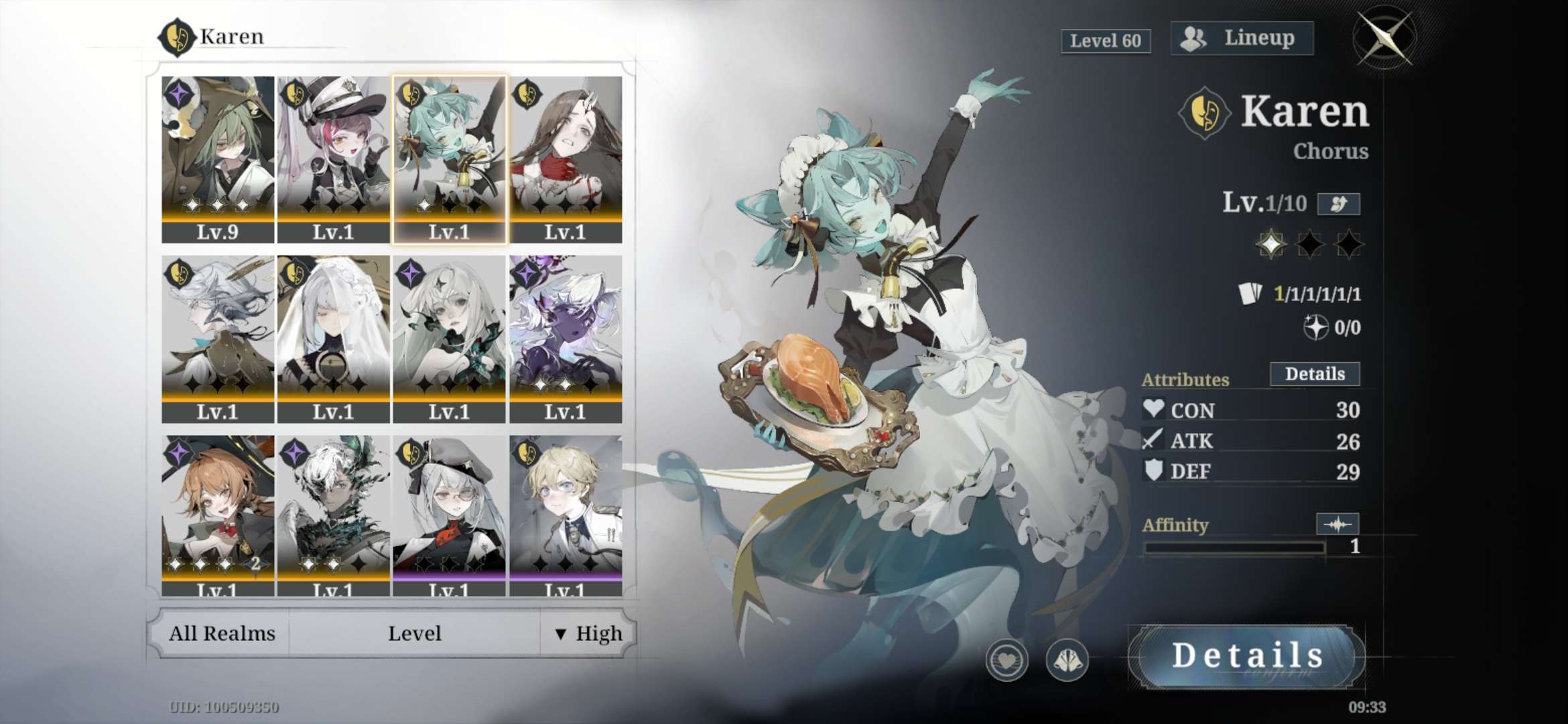Close screen with compass icon
Viewport: 1568px width, 724px height.
pos(1384,37)
